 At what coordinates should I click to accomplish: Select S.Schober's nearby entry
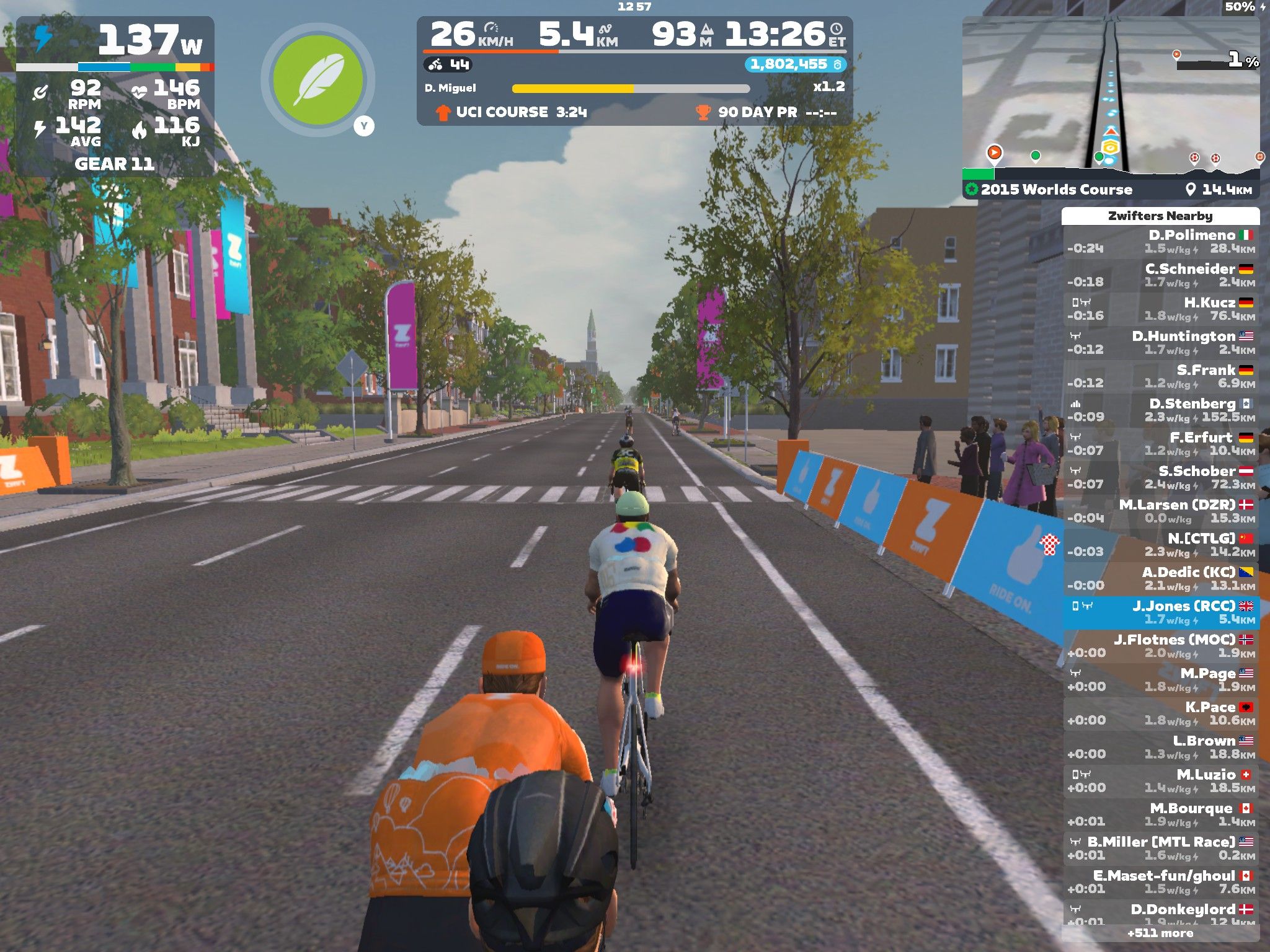pos(1160,477)
